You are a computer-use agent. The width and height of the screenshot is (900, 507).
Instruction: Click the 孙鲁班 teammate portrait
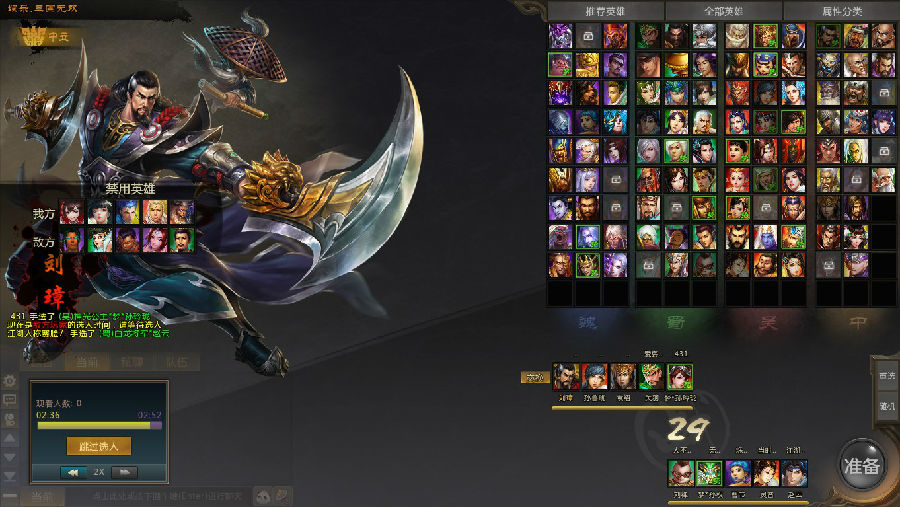coord(595,377)
